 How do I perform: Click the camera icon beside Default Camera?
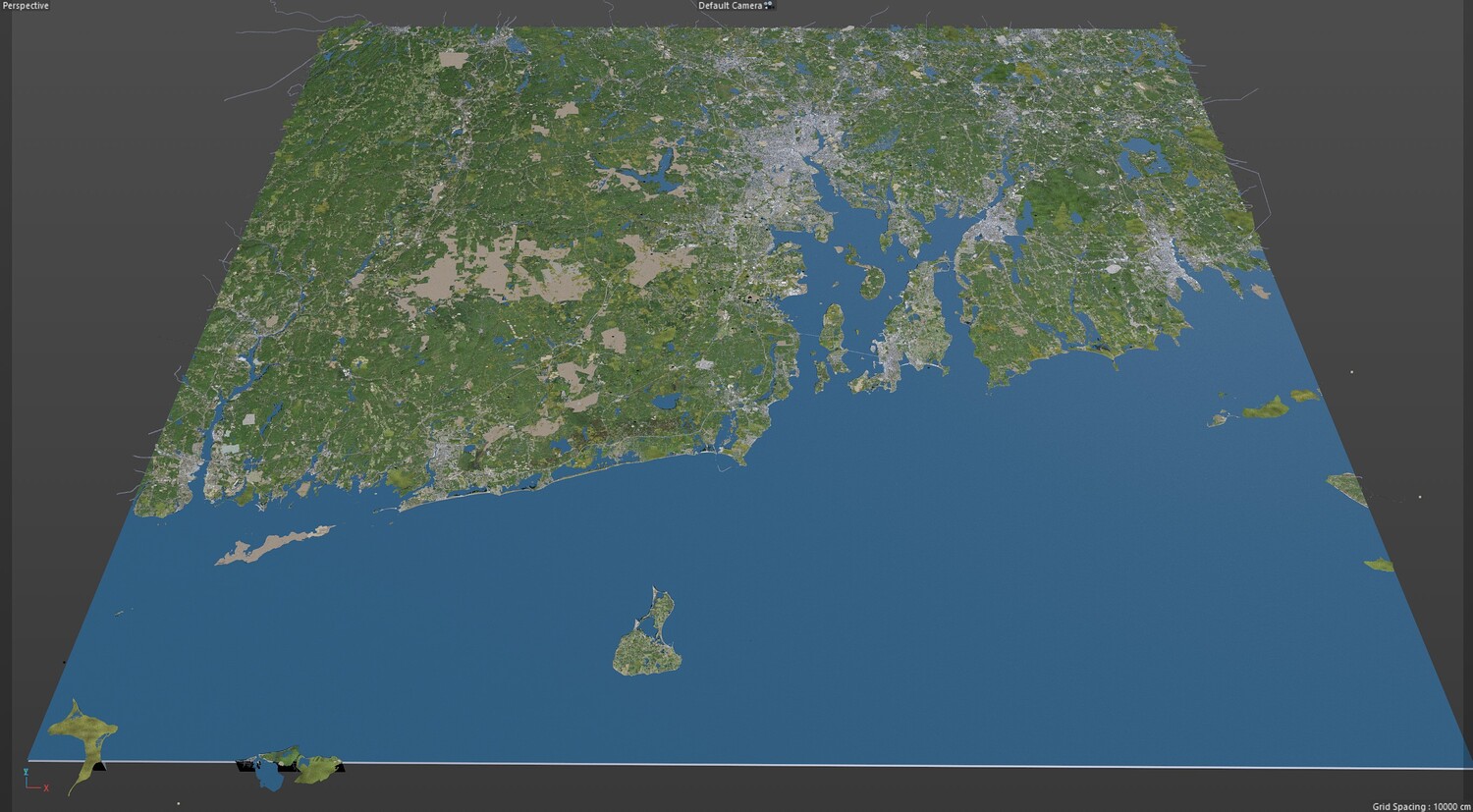pos(769,5)
